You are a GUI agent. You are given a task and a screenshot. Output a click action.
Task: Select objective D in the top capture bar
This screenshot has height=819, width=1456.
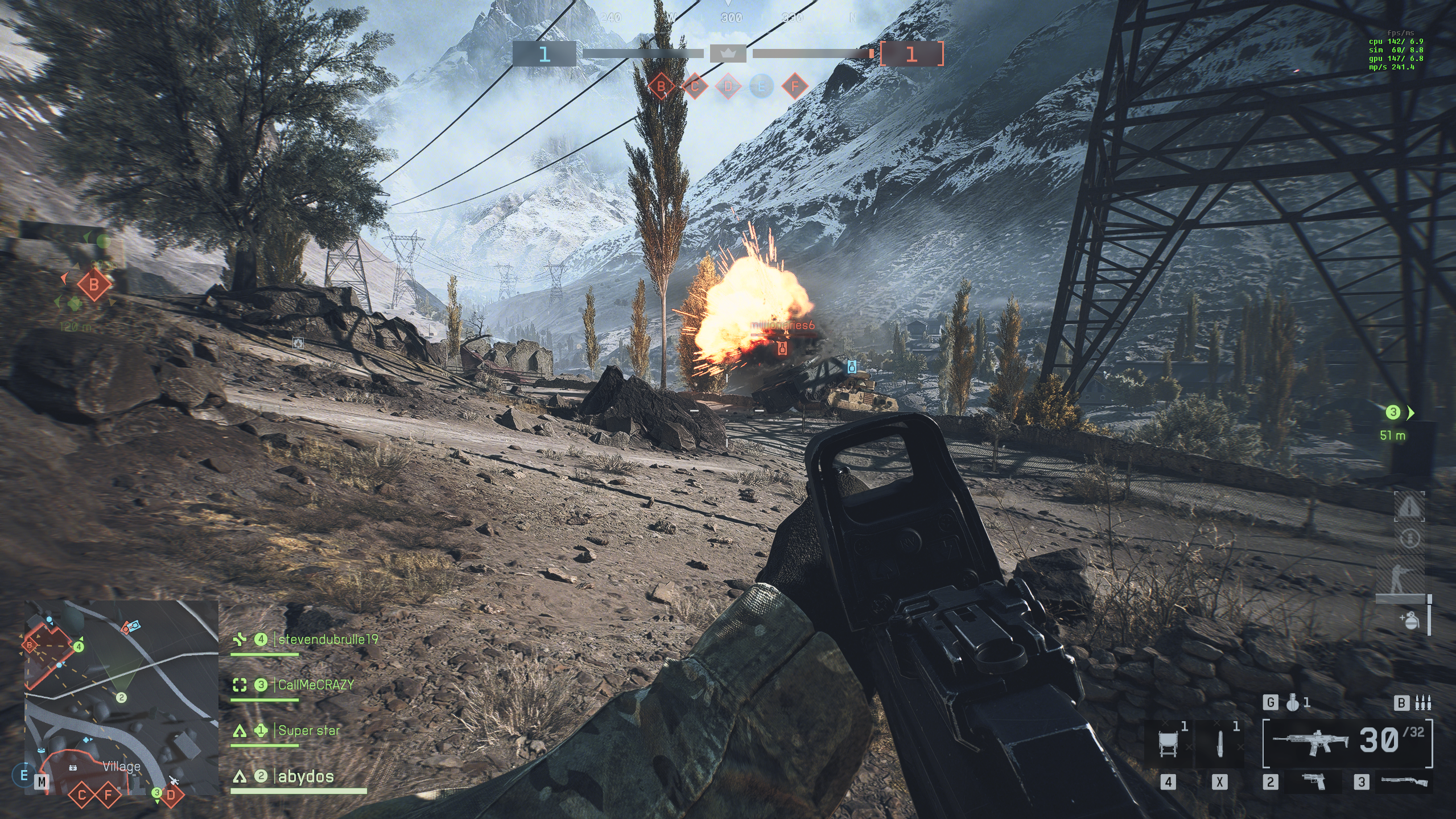pos(728,87)
